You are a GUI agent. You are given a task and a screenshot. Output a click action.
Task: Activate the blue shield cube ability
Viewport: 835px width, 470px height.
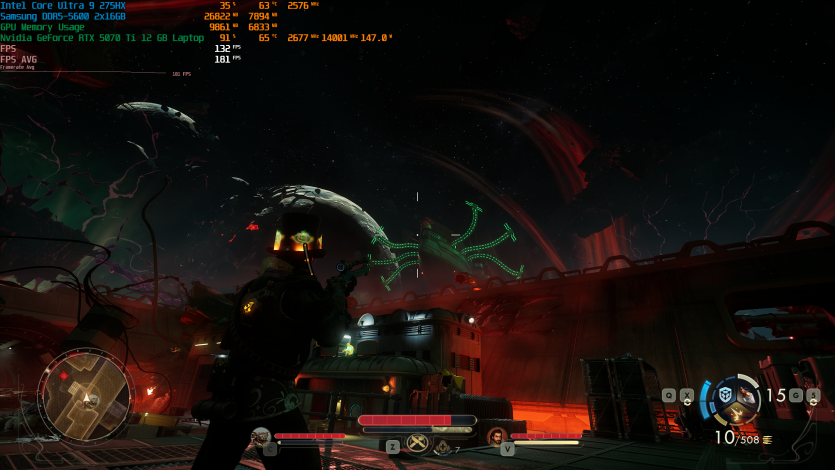pos(723,395)
